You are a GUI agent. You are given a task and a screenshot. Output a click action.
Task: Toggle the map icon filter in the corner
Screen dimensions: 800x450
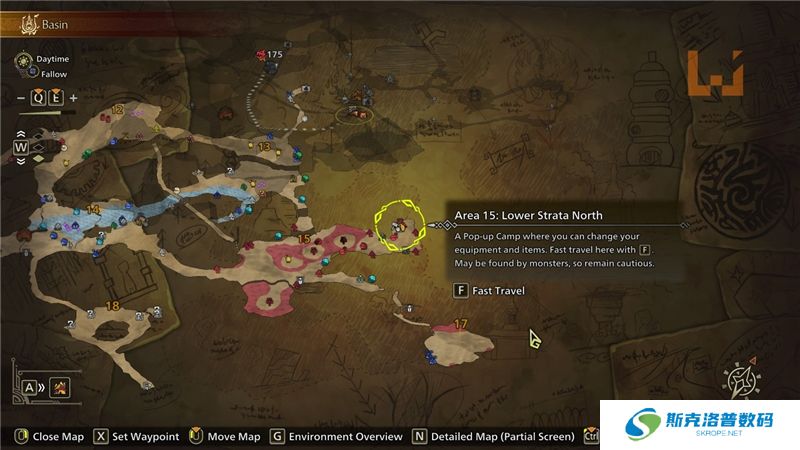(60, 386)
